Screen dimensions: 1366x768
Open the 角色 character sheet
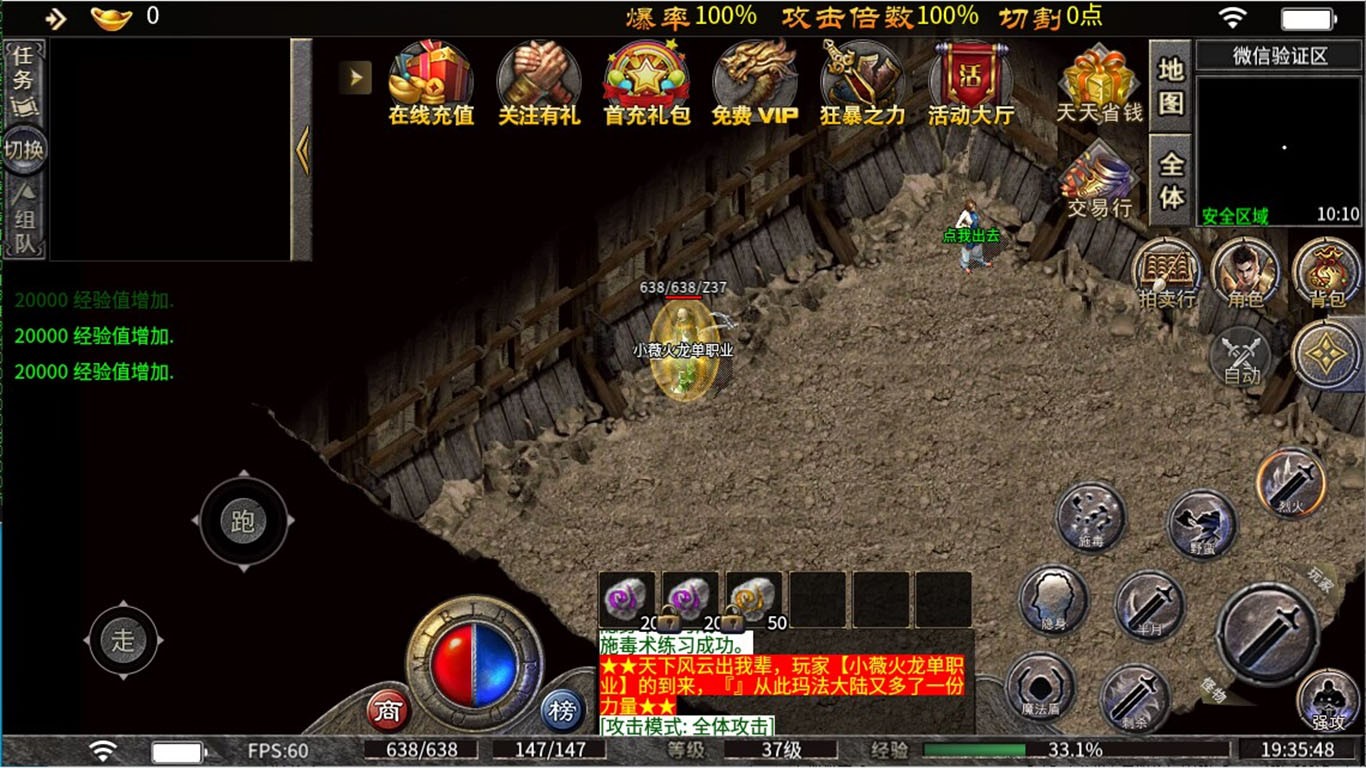tap(1245, 272)
